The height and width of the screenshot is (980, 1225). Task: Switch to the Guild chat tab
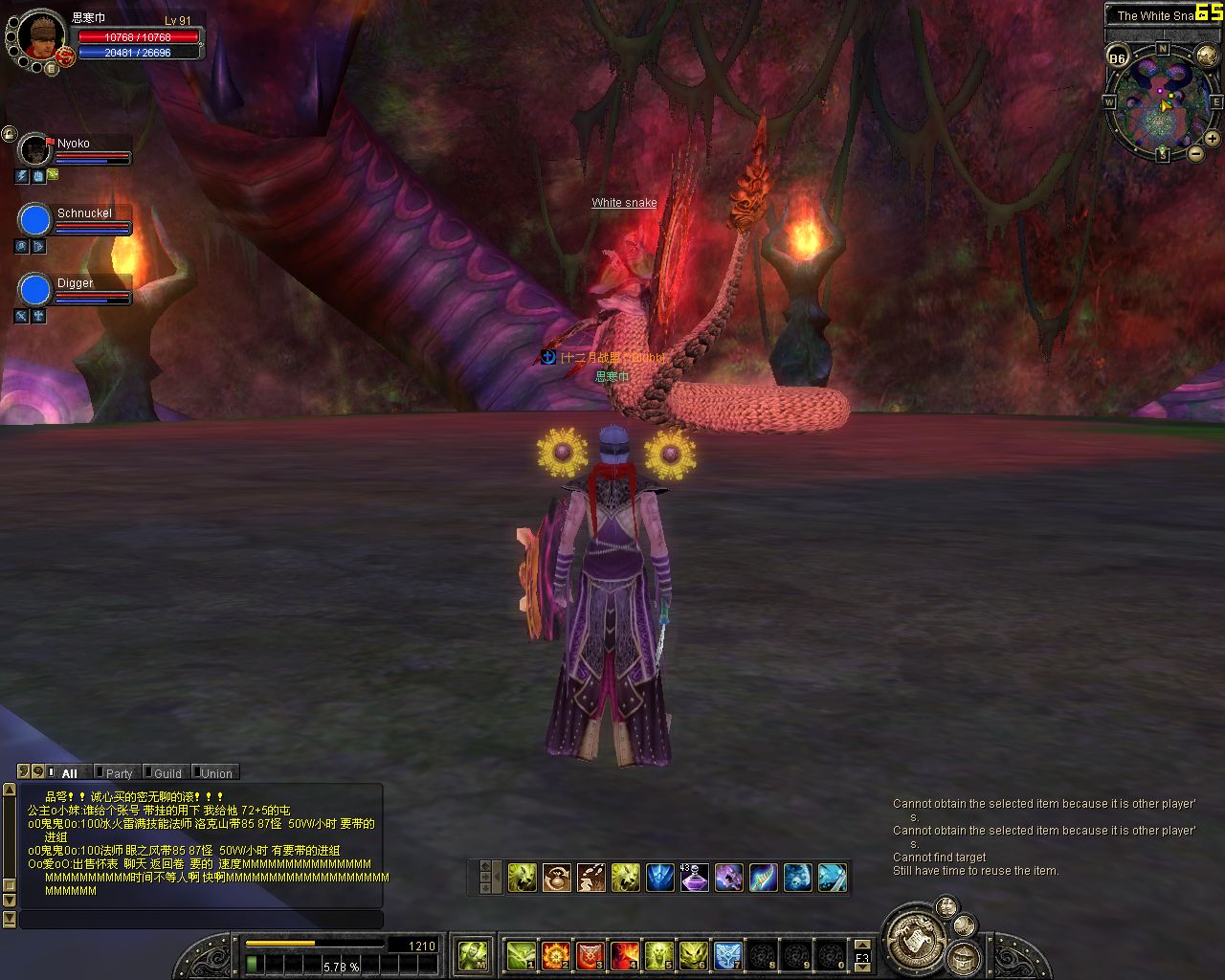pos(167,773)
